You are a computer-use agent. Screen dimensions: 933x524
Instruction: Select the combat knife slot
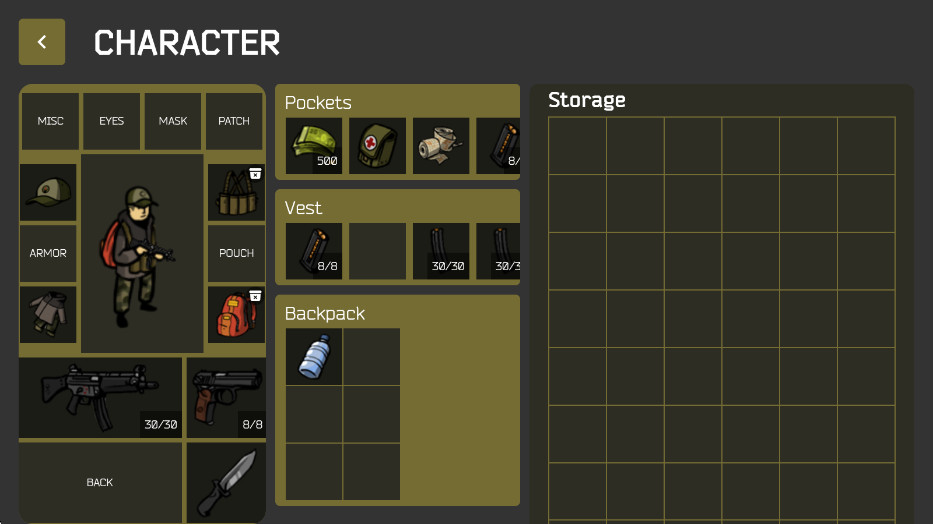pos(226,482)
